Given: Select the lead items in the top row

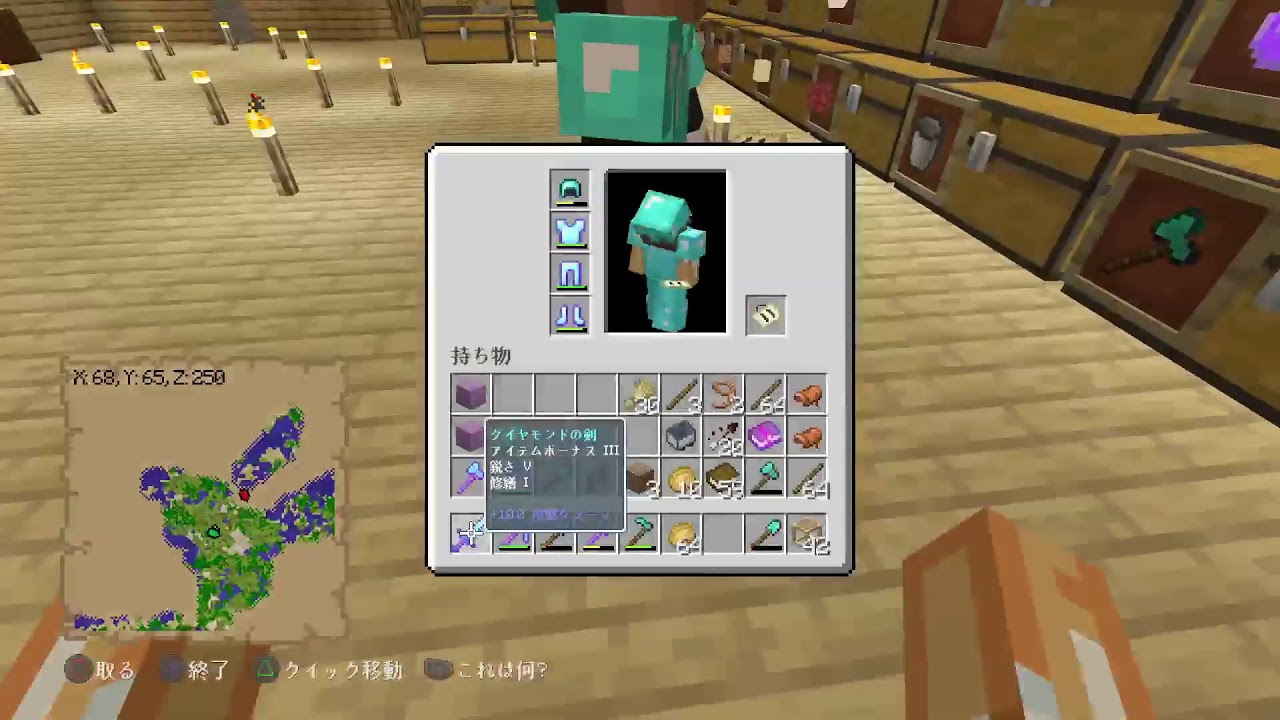Looking at the screenshot, I should pyautogui.click(x=724, y=394).
